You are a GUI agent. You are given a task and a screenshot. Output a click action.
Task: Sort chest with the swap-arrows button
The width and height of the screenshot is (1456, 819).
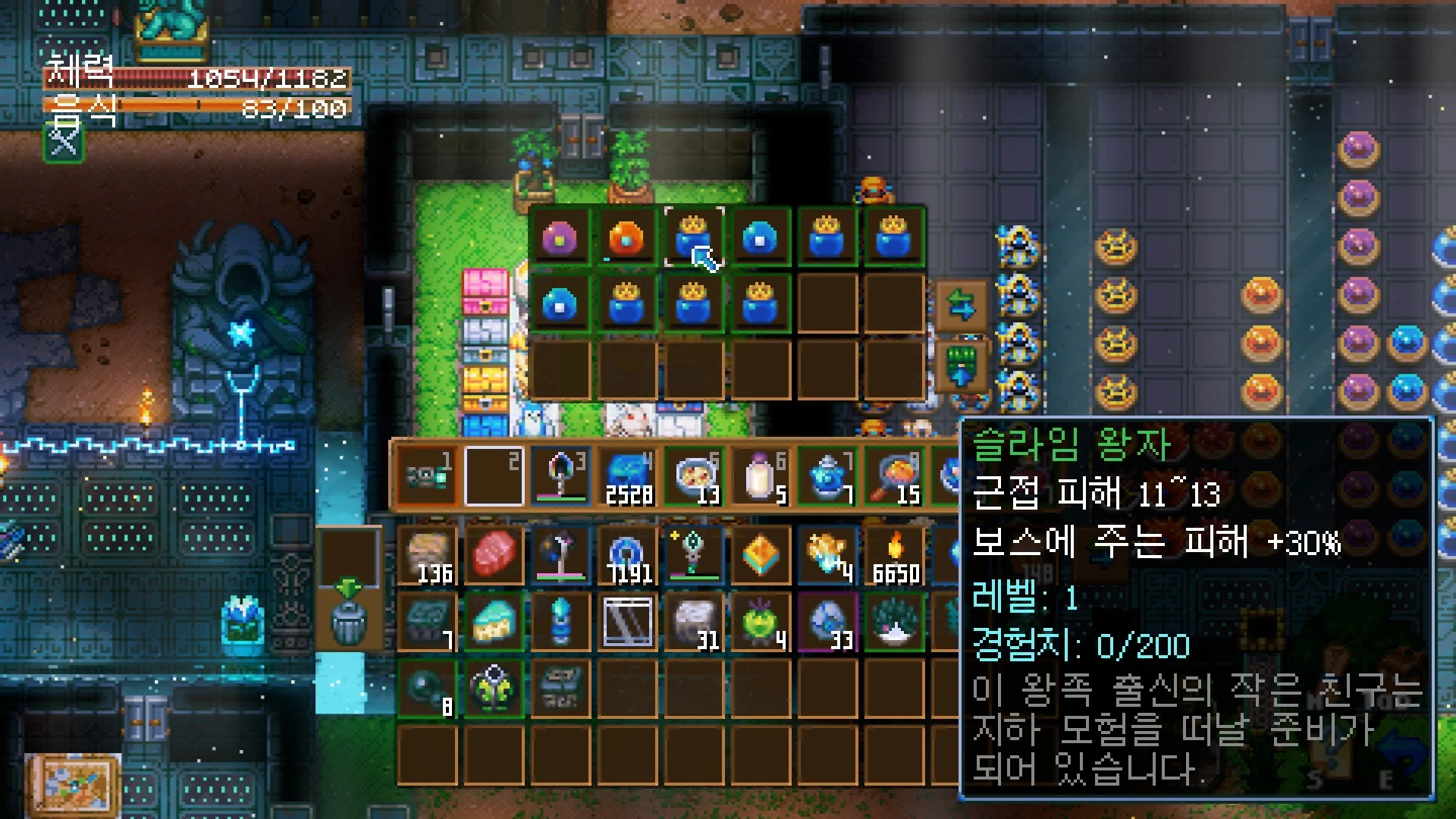tap(961, 306)
